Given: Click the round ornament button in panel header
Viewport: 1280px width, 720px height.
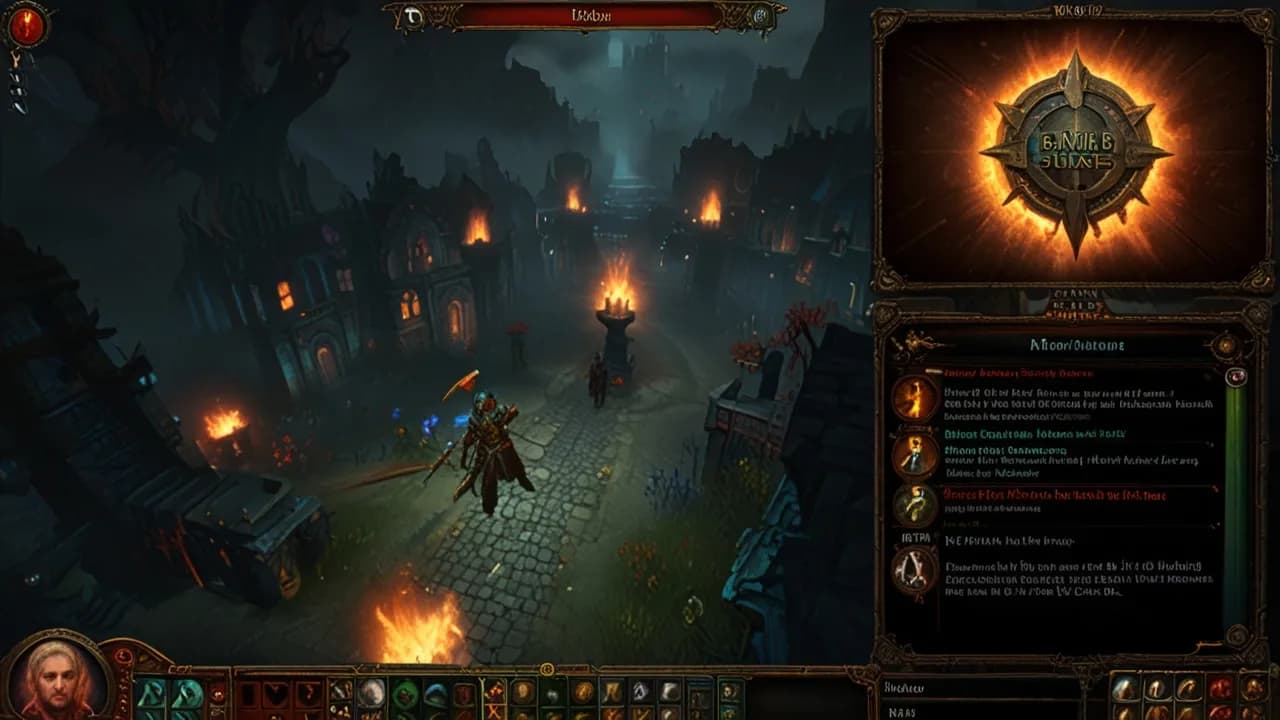Looking at the screenshot, I should [x=1226, y=345].
